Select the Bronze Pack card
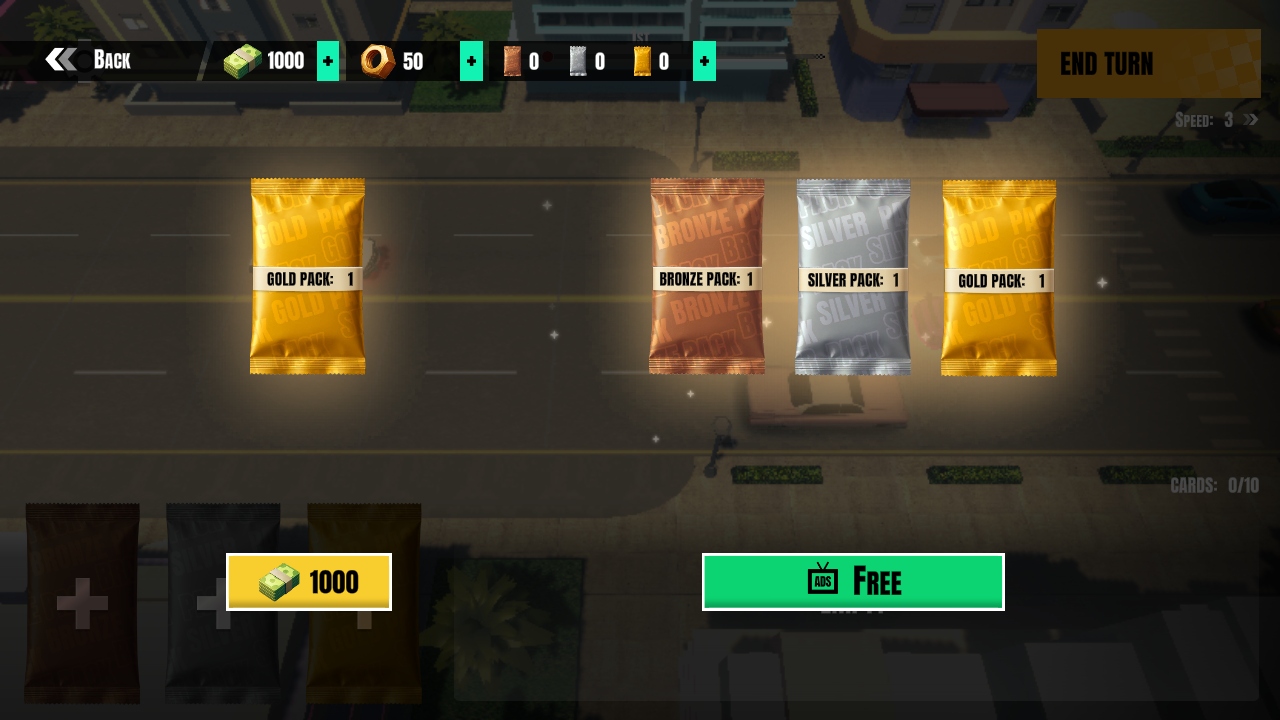Viewport: 1280px width, 720px height. [x=707, y=277]
